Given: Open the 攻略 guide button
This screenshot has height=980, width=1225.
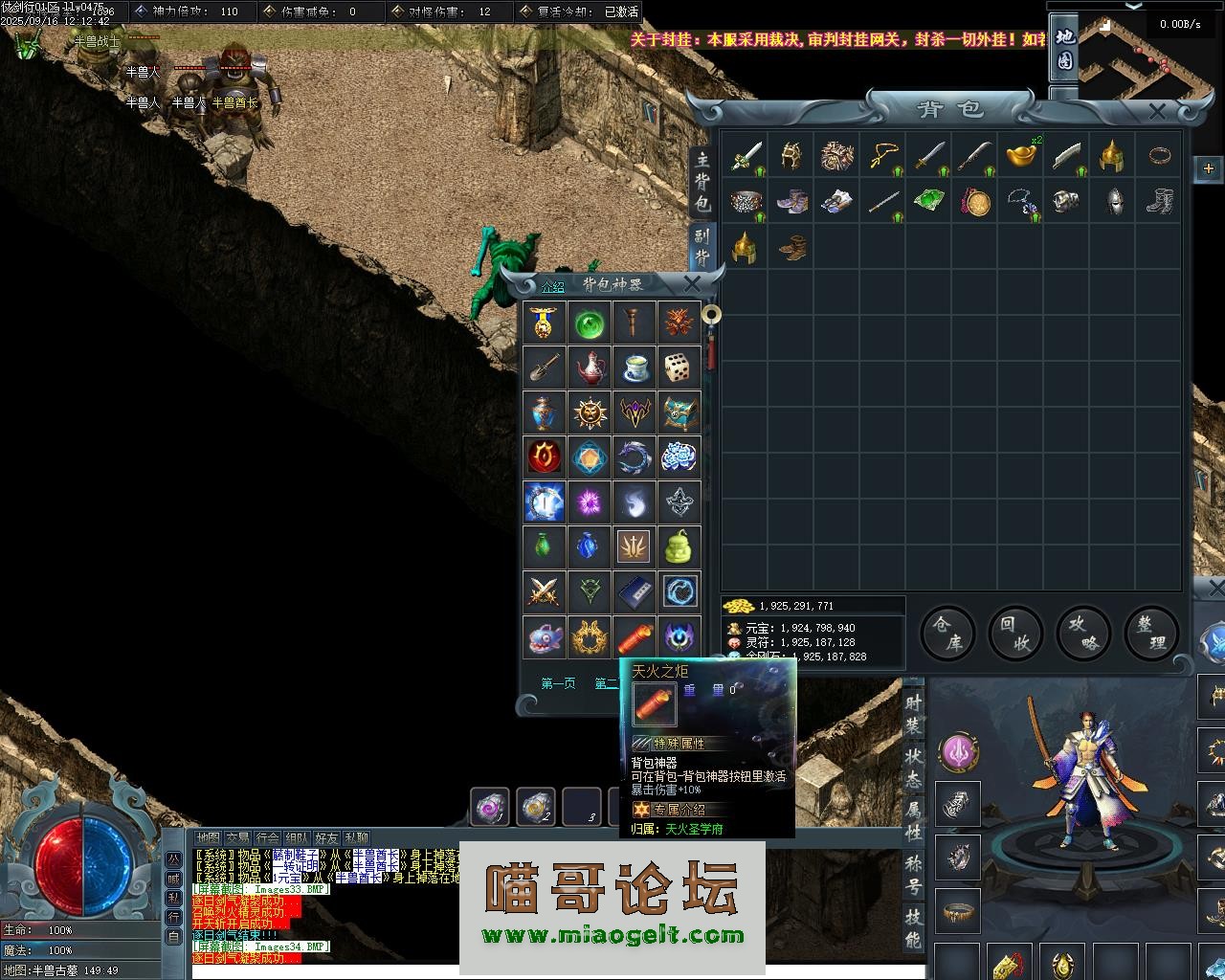Looking at the screenshot, I should tap(1082, 633).
